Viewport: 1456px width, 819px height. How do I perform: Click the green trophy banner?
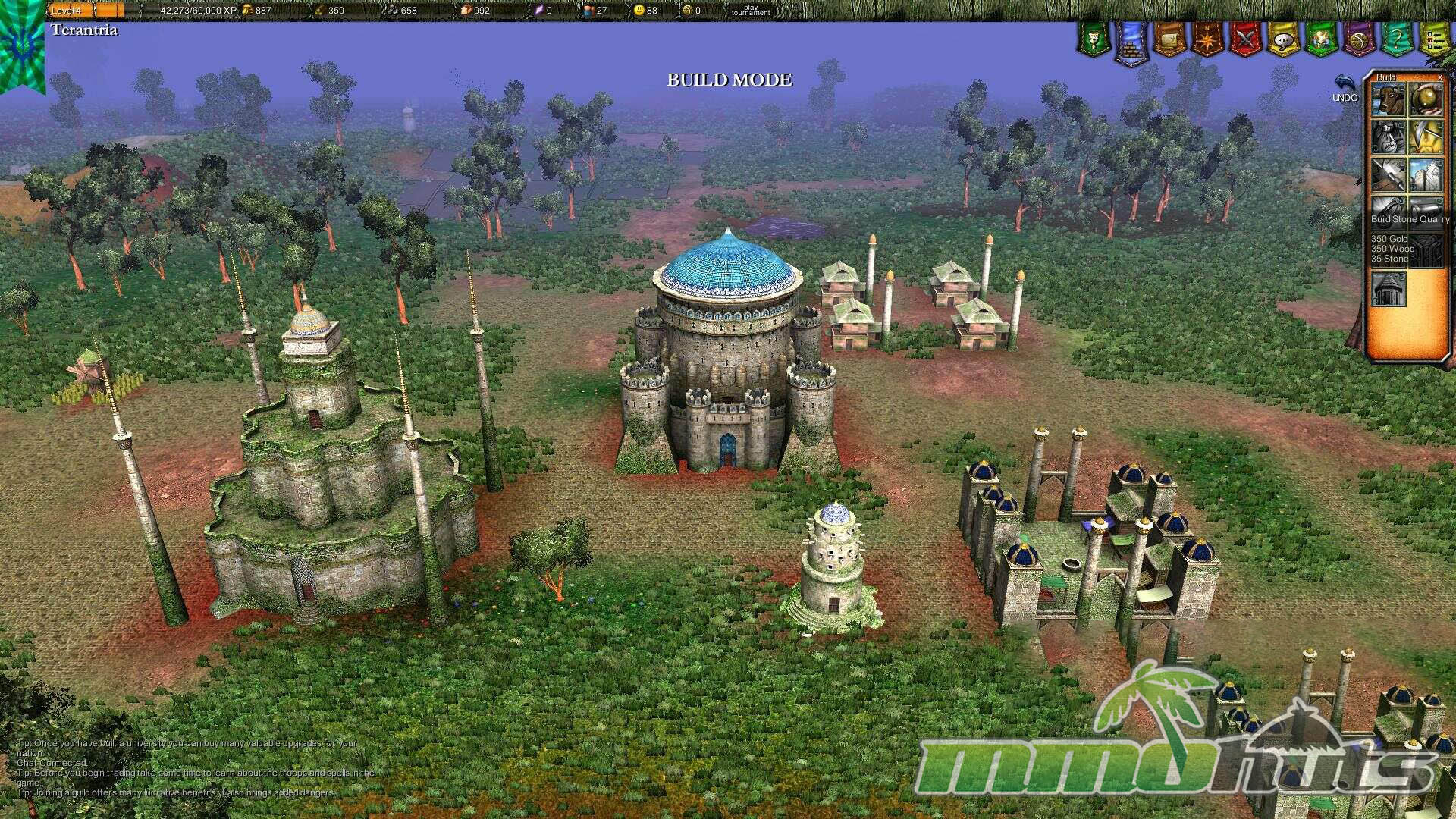coord(1094,39)
